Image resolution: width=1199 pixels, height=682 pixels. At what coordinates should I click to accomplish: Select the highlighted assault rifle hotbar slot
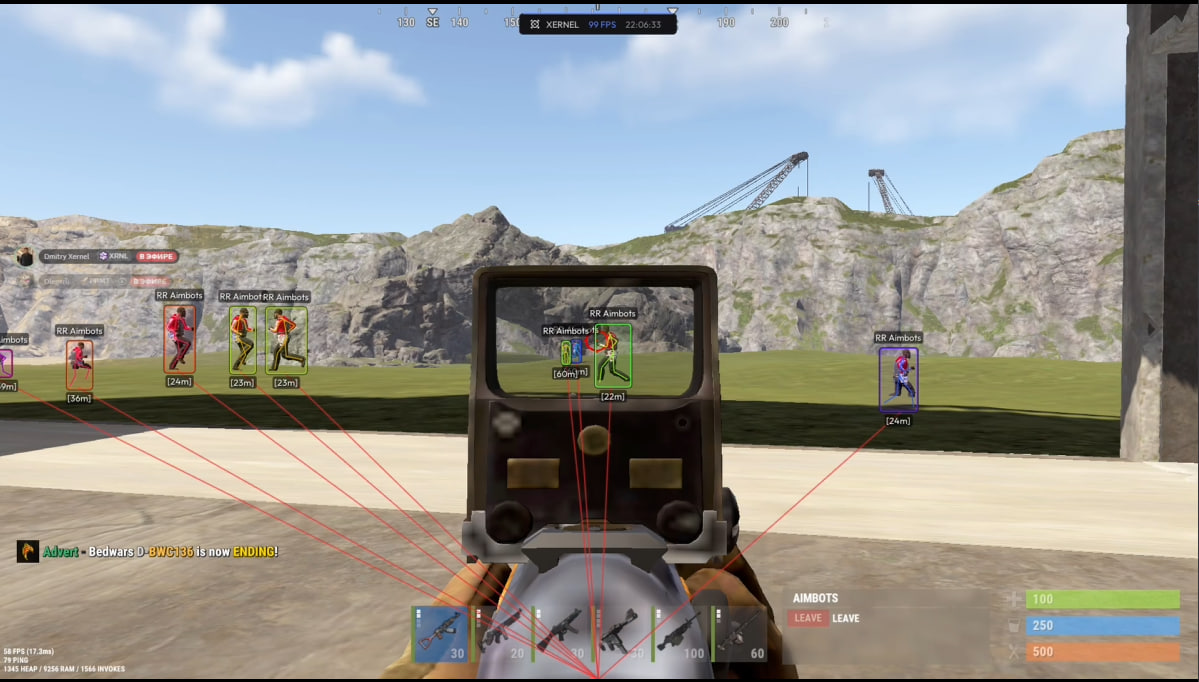click(440, 633)
